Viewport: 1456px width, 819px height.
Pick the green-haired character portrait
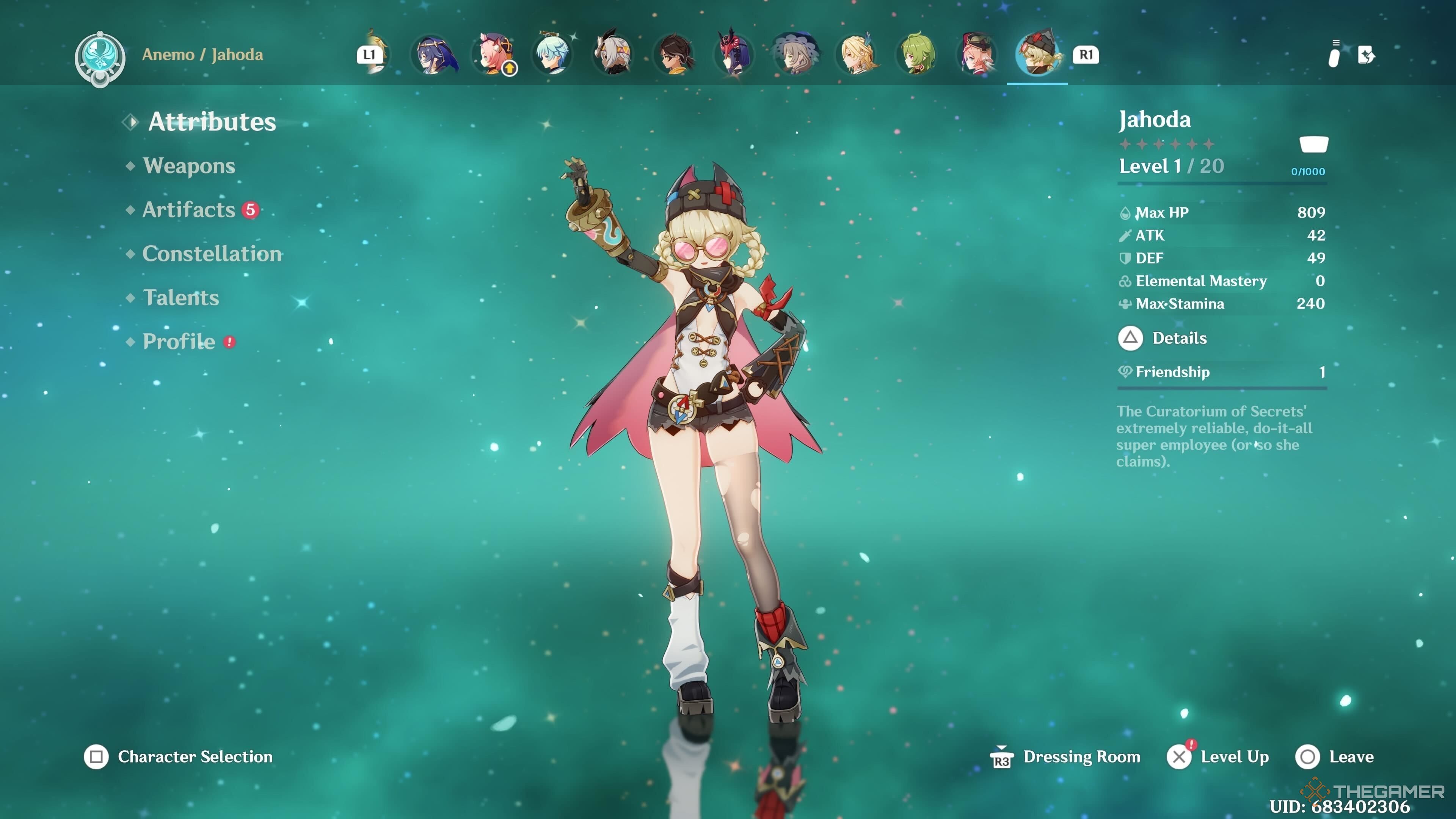(x=917, y=55)
